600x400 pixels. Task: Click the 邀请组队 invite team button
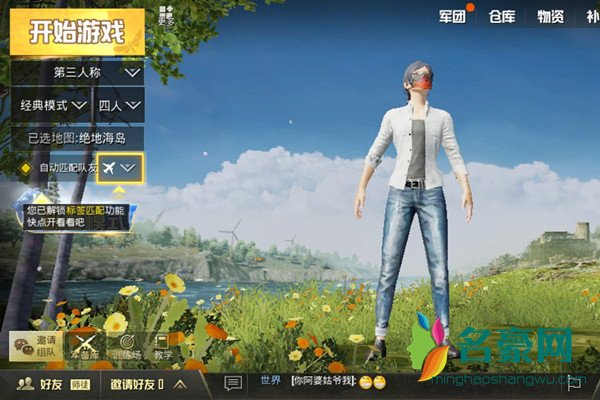pos(33,344)
